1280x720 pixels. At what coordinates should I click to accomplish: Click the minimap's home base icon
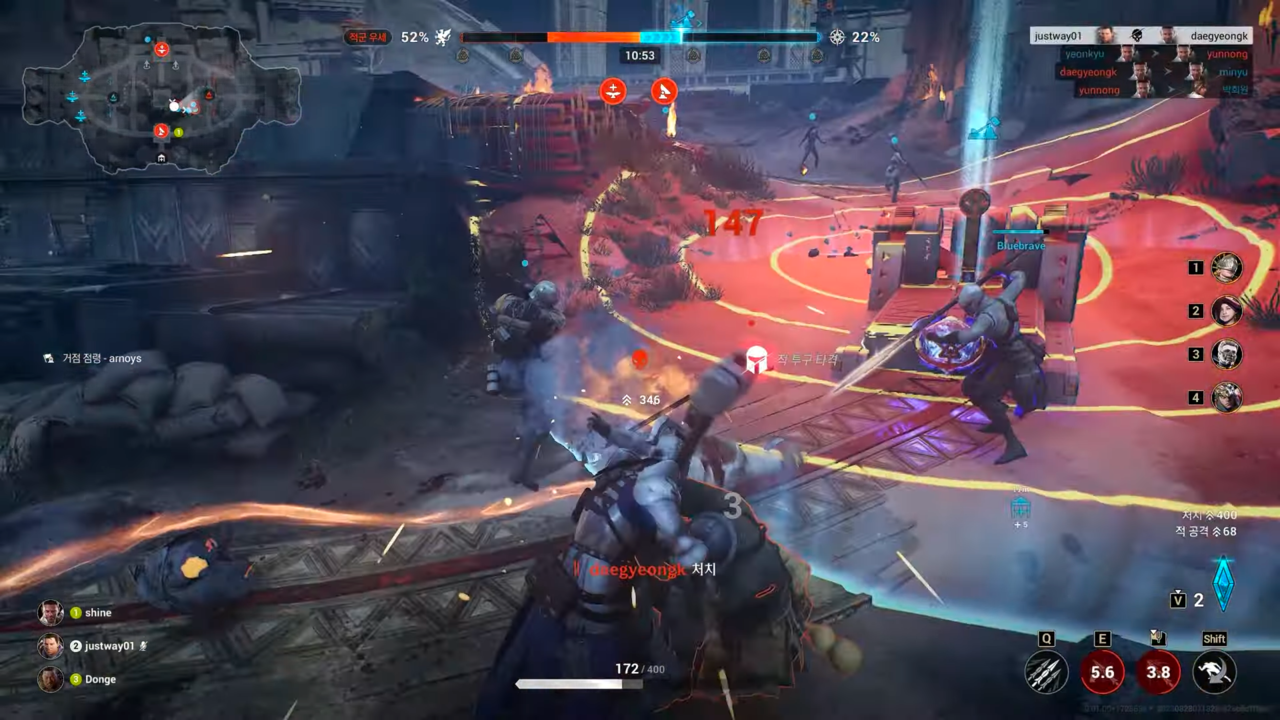[x=162, y=158]
